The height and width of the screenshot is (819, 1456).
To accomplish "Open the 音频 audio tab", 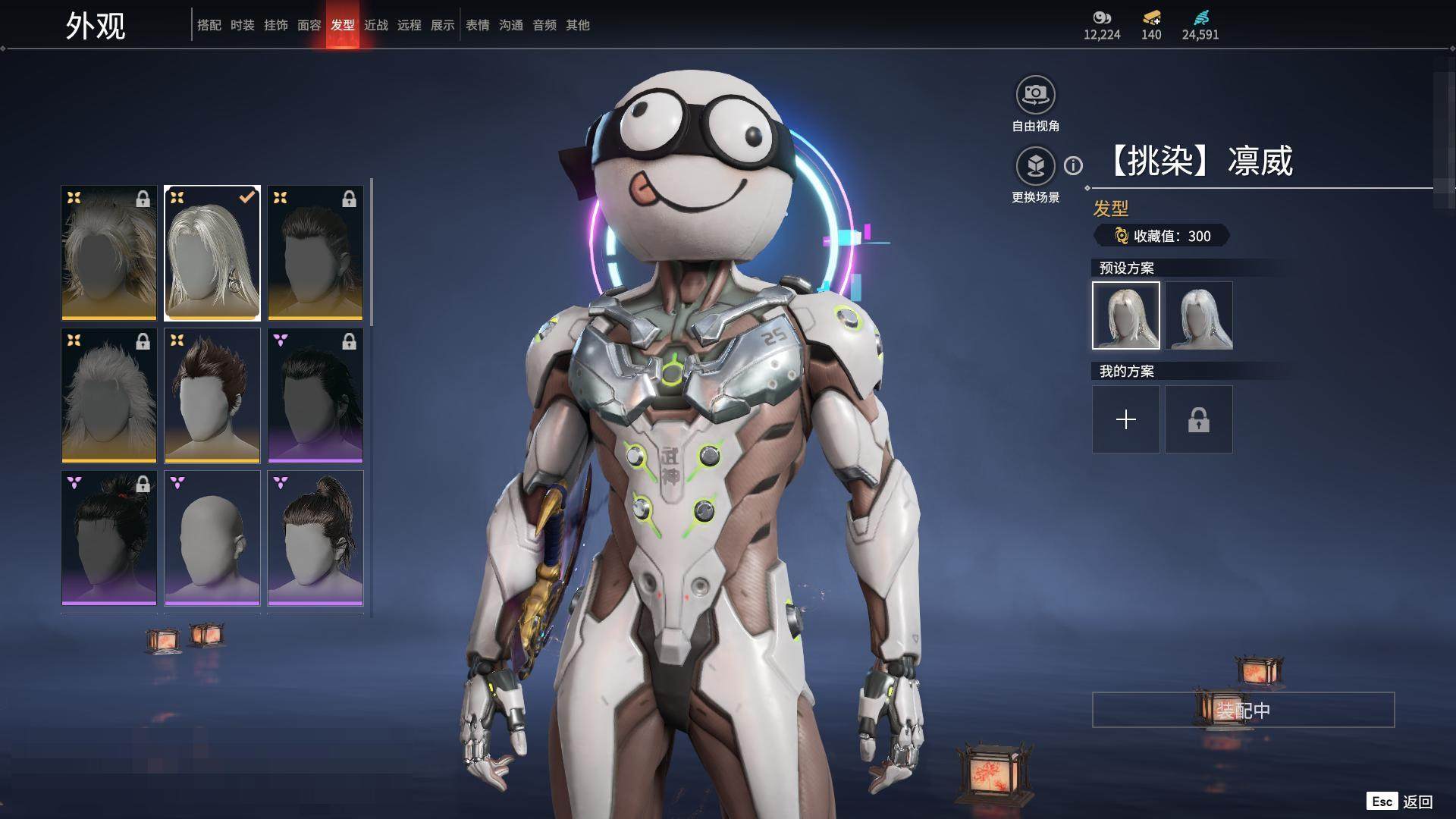I will [544, 25].
